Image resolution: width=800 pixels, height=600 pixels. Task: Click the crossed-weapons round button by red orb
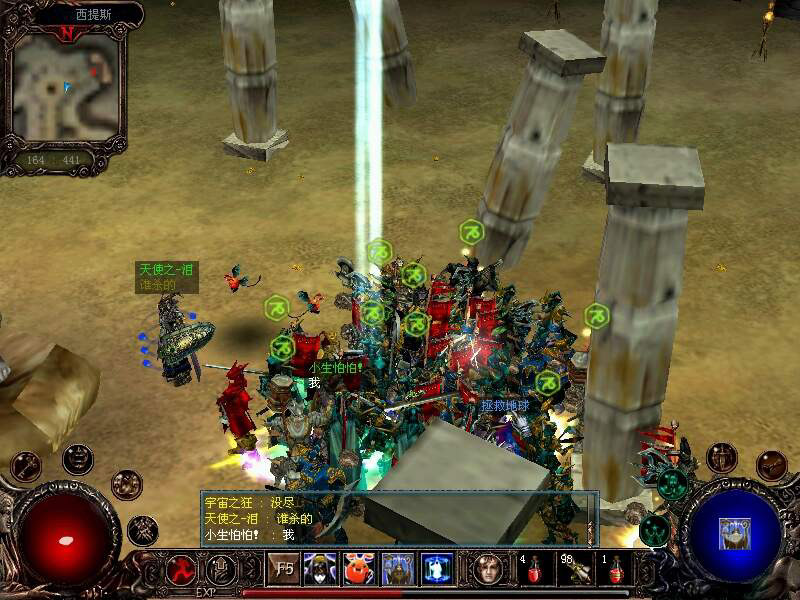(143, 529)
